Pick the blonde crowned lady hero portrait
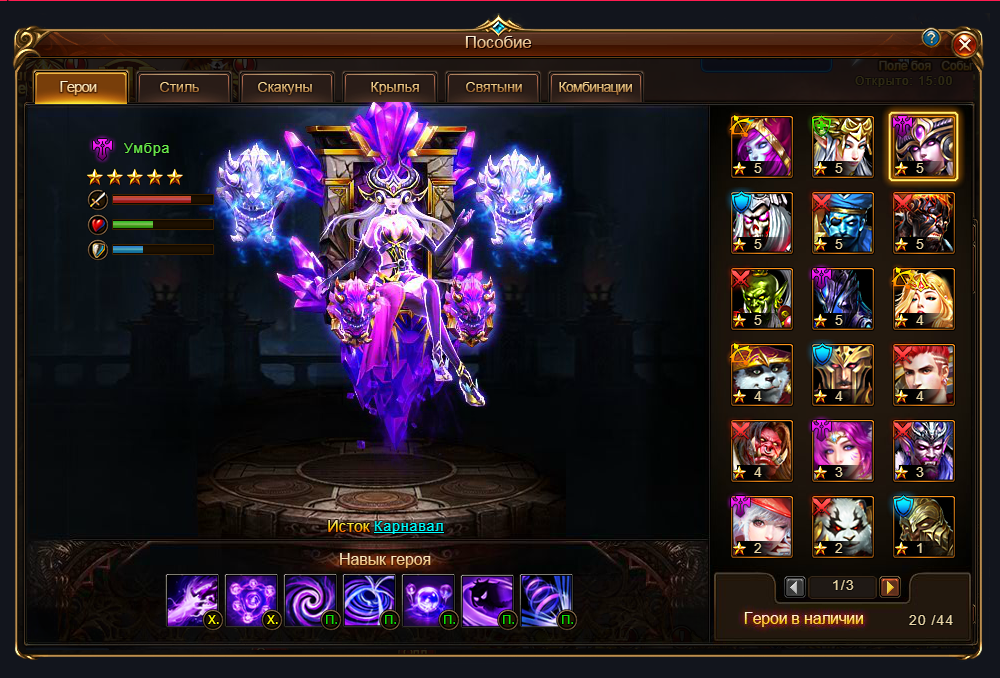This screenshot has width=1000, height=678. click(x=924, y=298)
